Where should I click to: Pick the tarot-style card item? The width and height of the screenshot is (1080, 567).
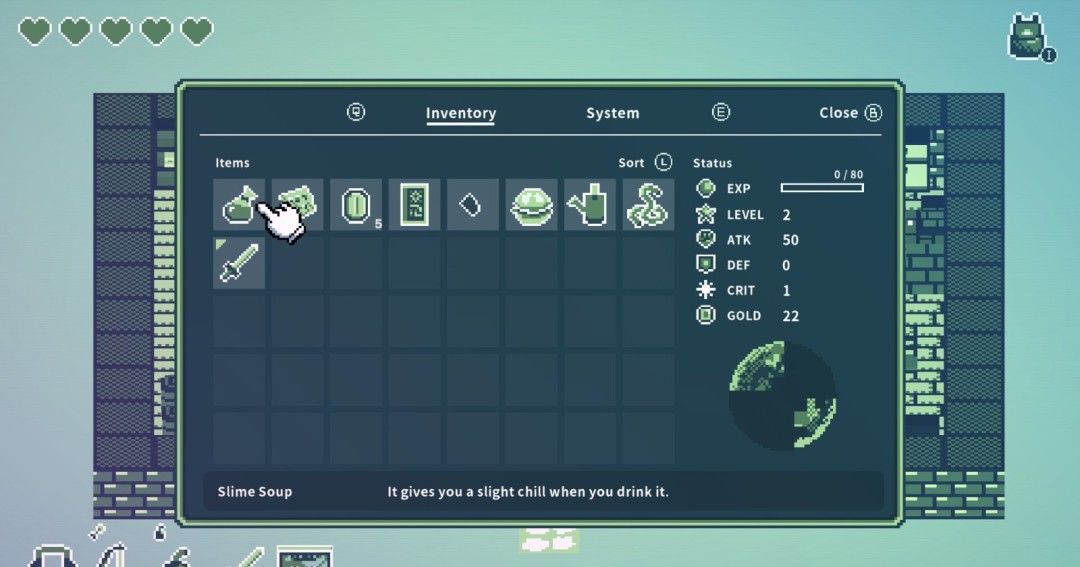point(414,205)
